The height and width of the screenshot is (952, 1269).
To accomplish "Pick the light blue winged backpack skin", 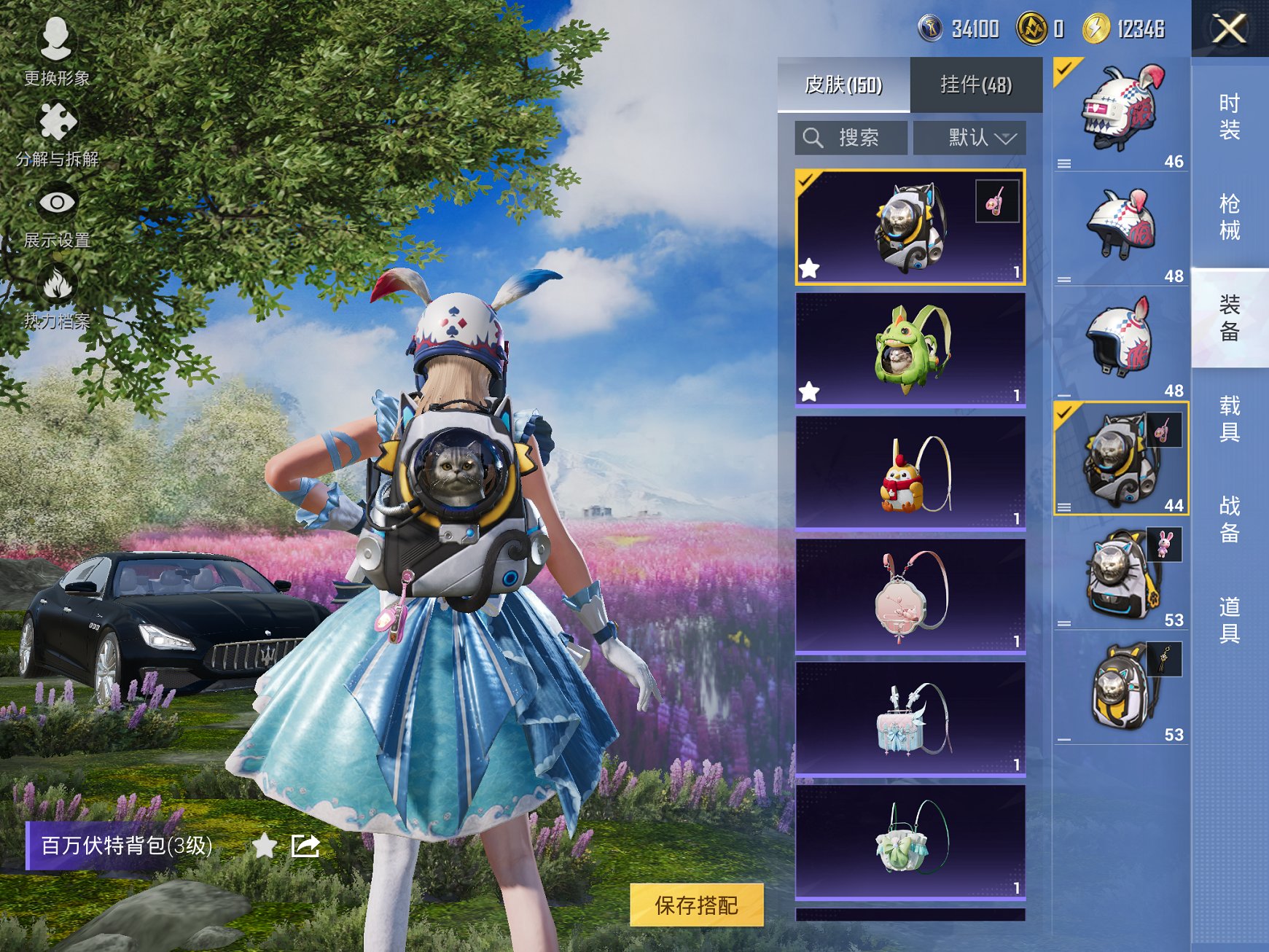I will pos(910,719).
